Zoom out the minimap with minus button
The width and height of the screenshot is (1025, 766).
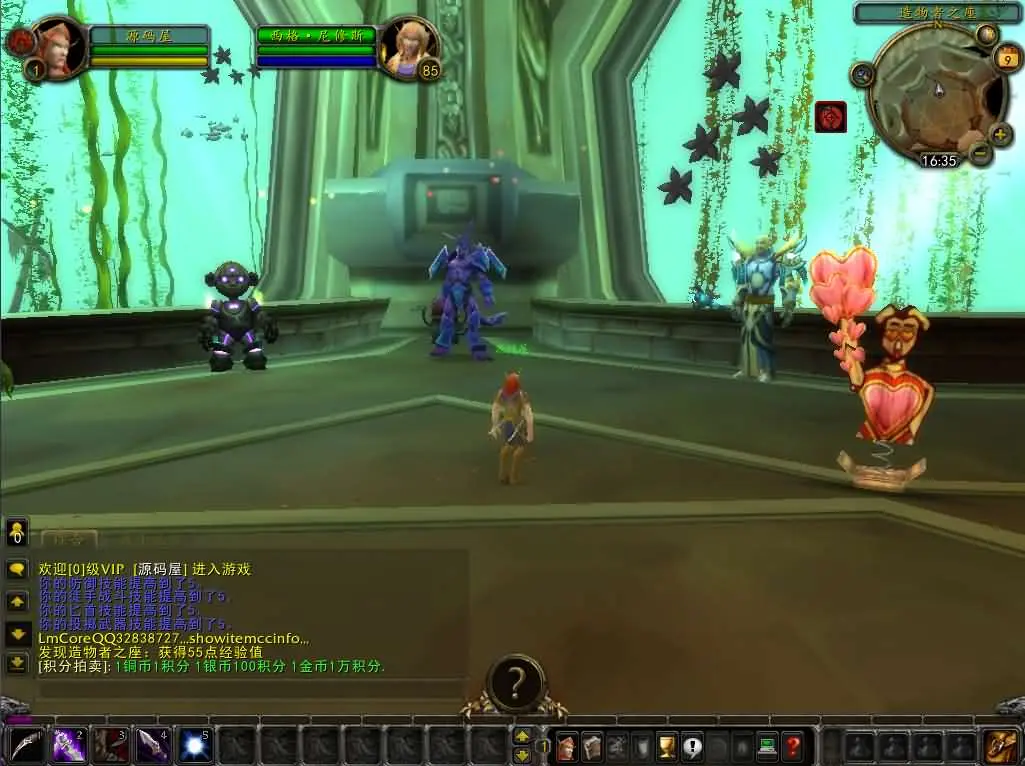pos(980,153)
